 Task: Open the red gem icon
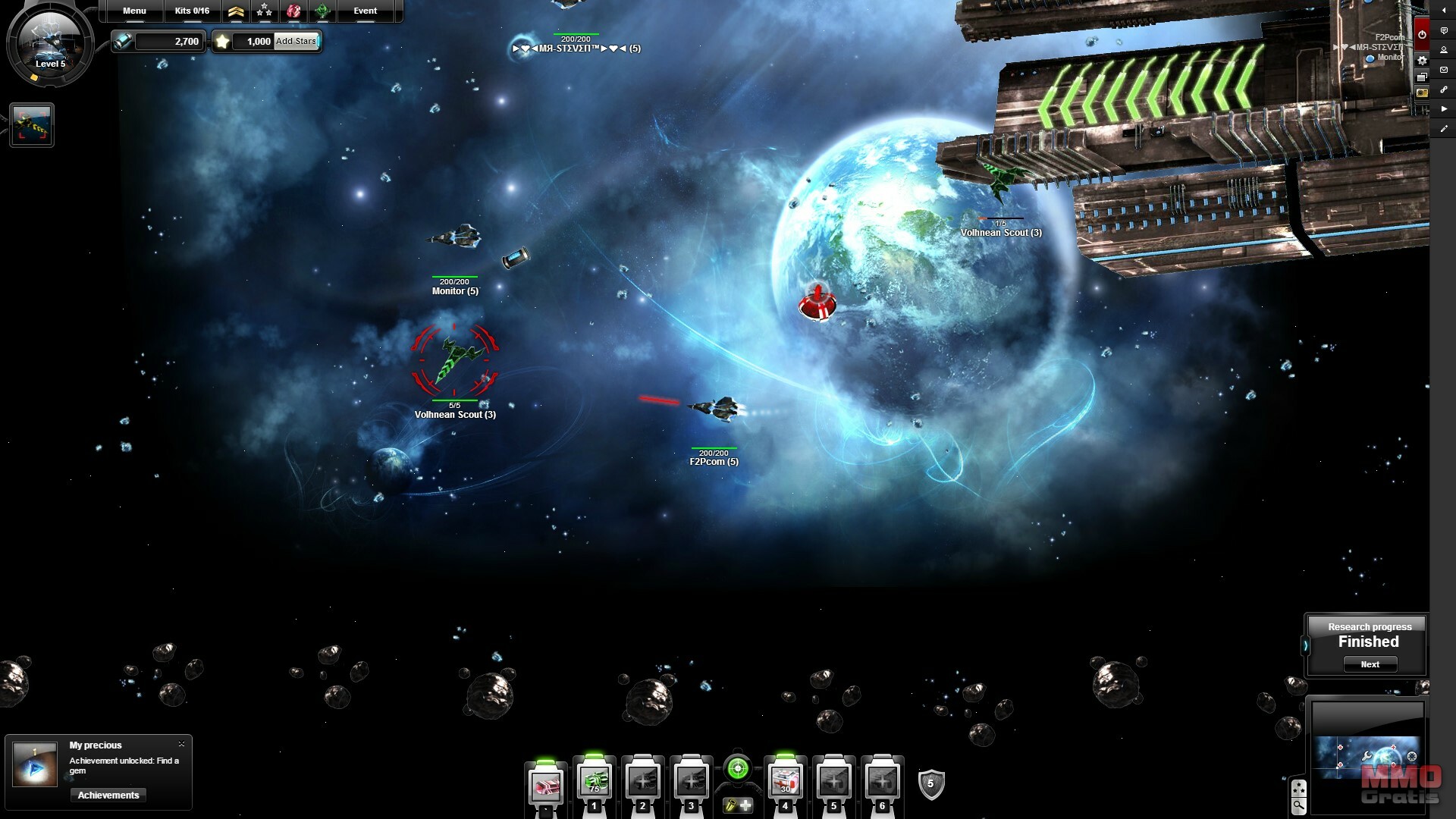coord(293,11)
